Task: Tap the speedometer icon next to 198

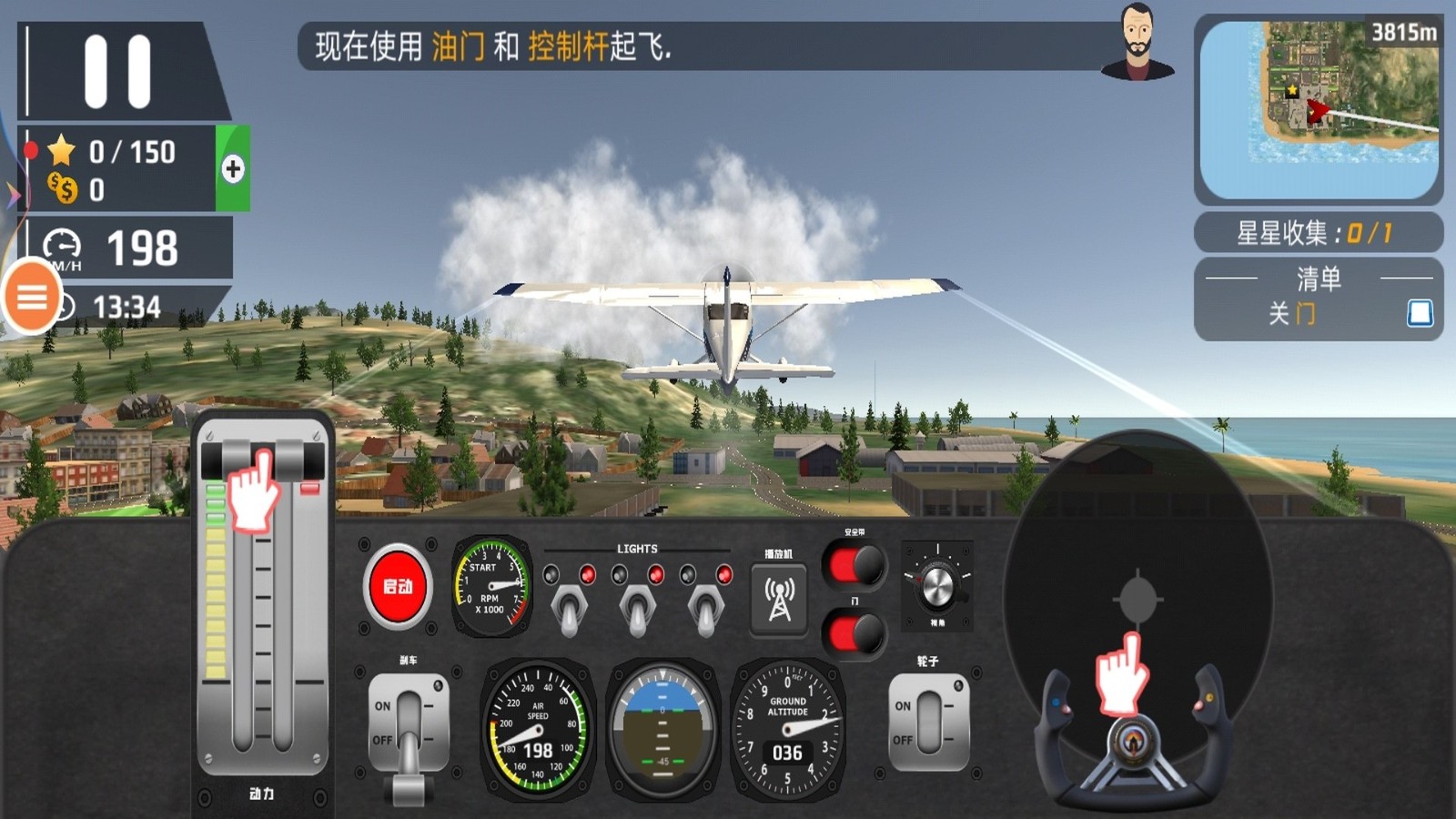Action: 61,246
